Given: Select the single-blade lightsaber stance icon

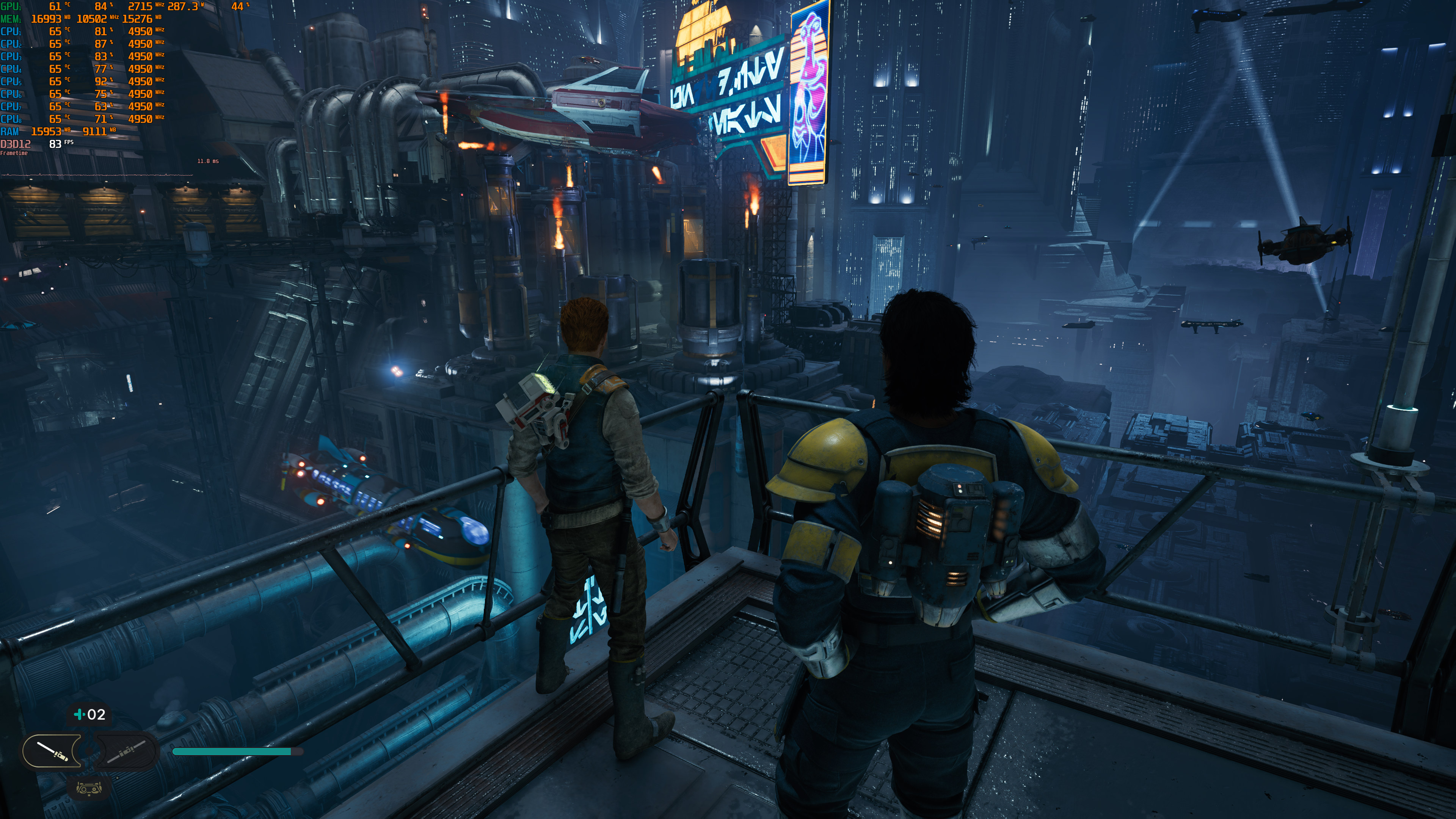Looking at the screenshot, I should 52,751.
